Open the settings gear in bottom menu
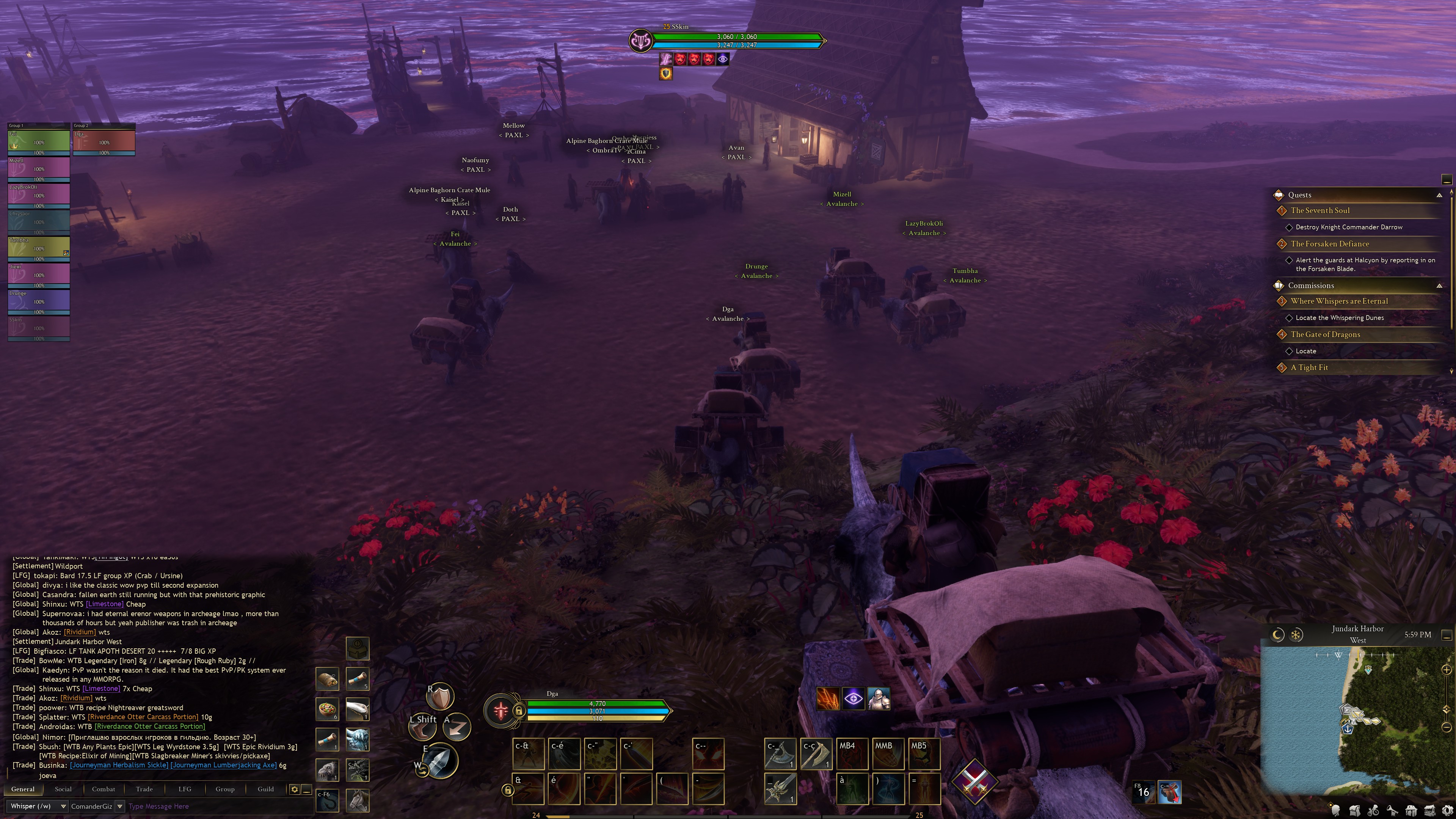The image size is (1456, 819). [x=1448, y=811]
